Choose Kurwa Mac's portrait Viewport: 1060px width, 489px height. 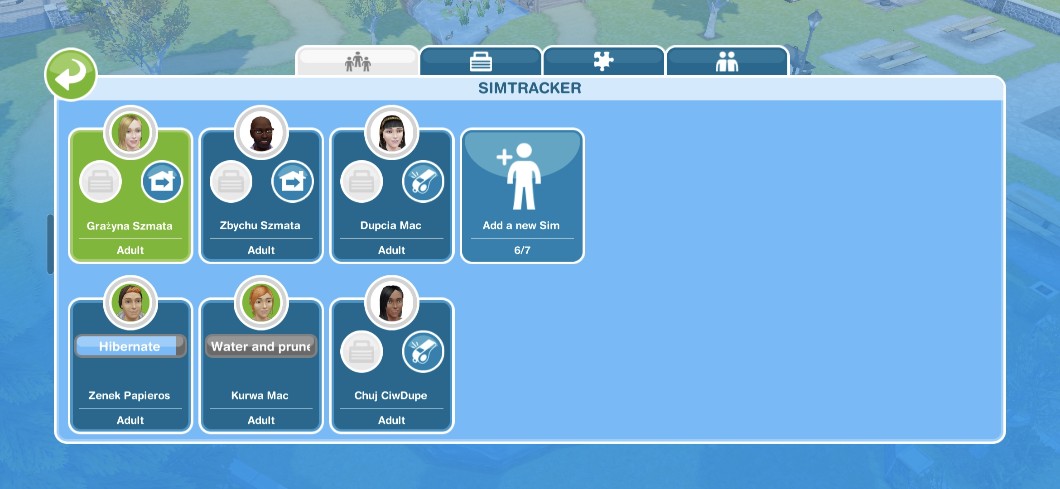pyautogui.click(x=261, y=301)
